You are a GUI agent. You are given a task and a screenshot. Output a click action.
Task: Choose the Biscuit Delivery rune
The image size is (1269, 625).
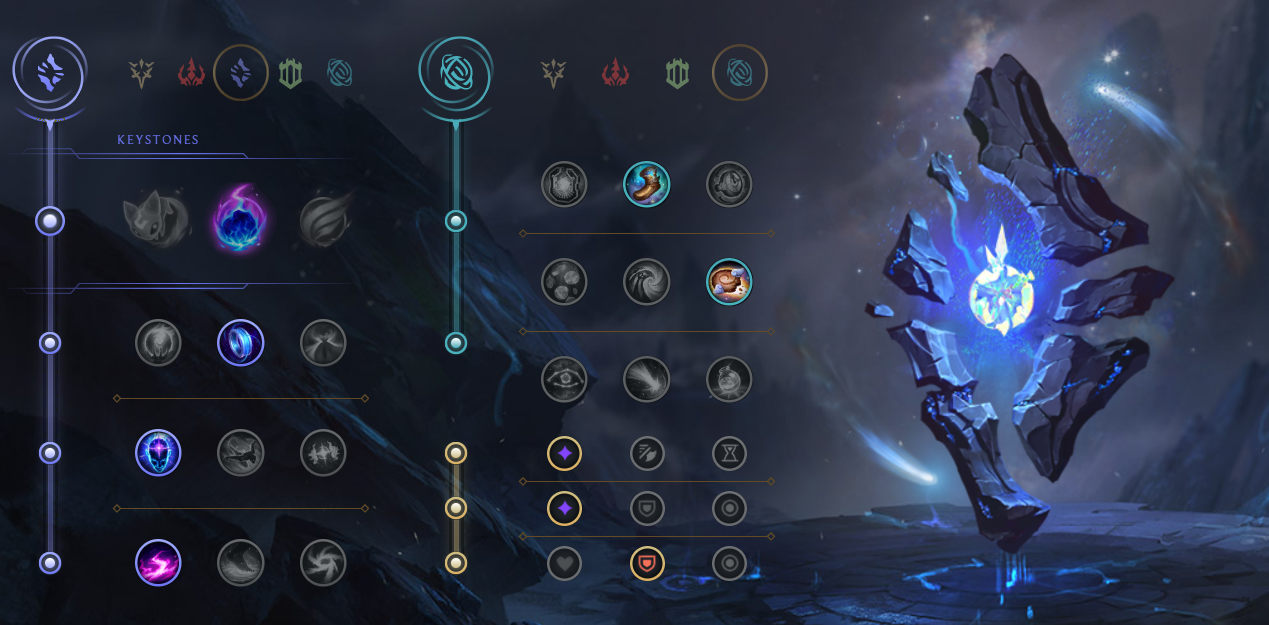click(729, 282)
